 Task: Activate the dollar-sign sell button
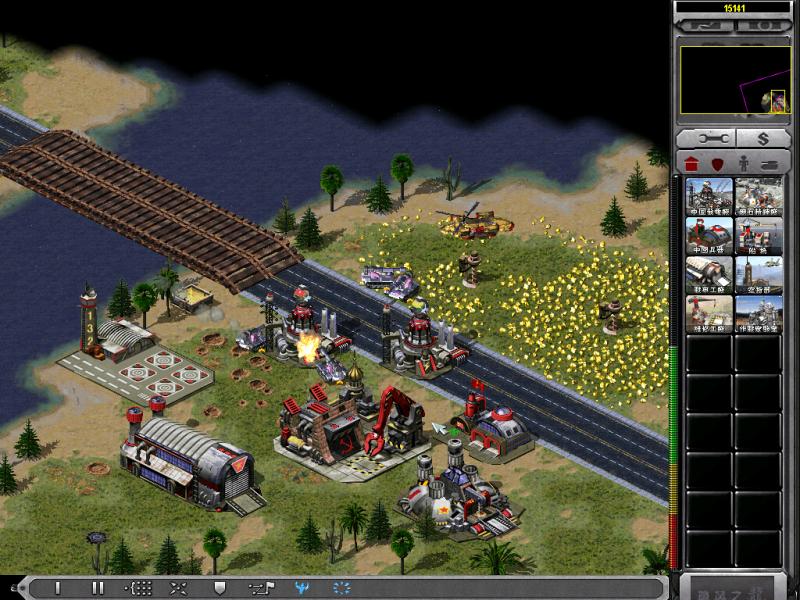[x=762, y=138]
